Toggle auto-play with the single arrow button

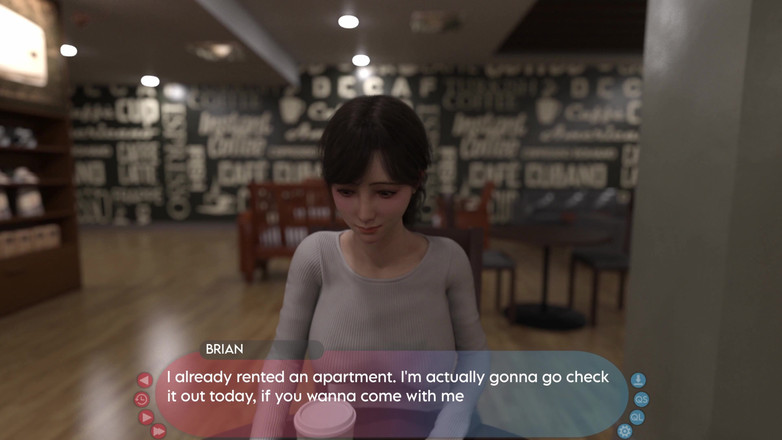tap(145, 417)
